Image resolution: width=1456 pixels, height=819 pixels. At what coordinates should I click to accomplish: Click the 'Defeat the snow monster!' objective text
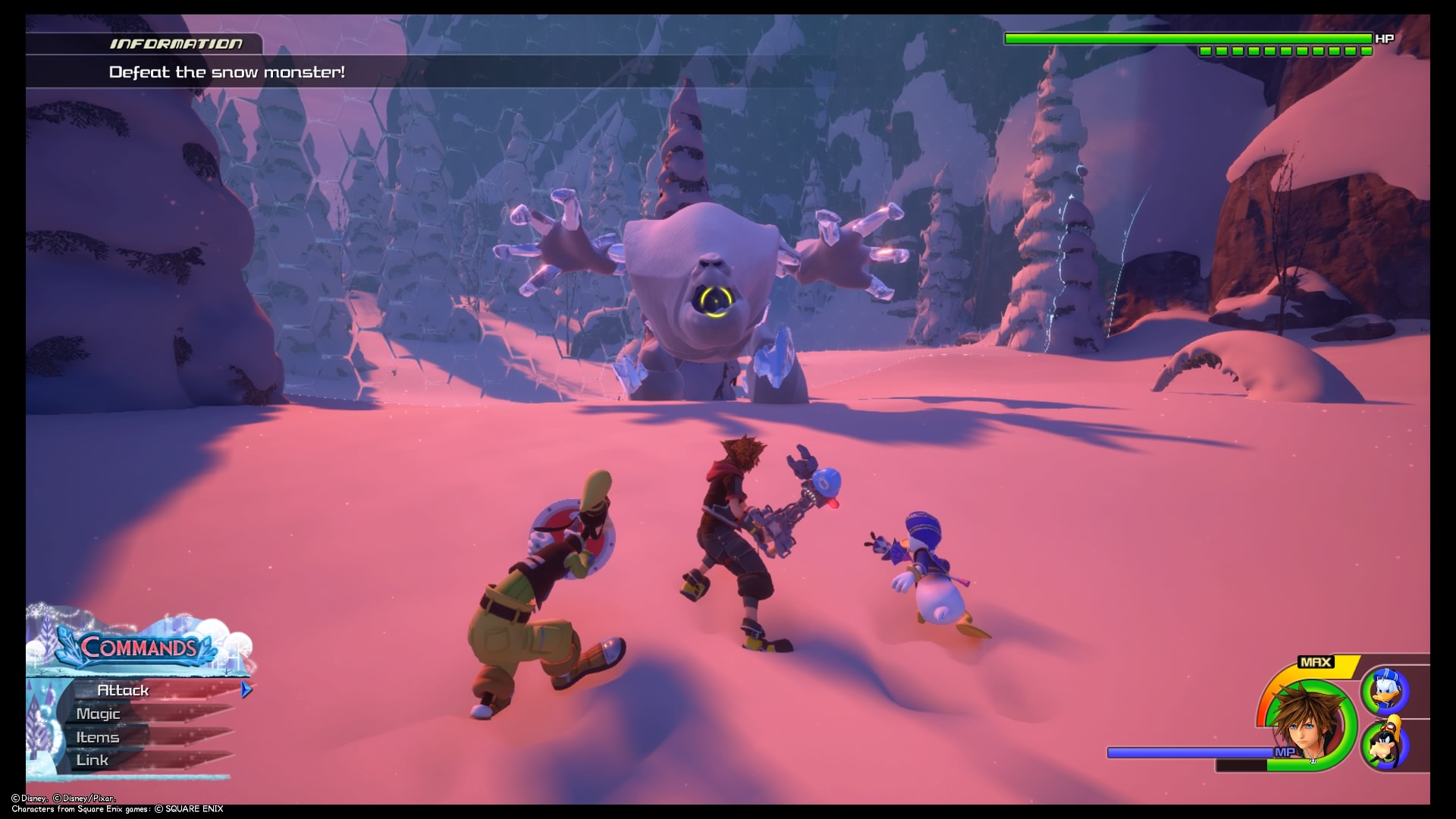(x=226, y=74)
